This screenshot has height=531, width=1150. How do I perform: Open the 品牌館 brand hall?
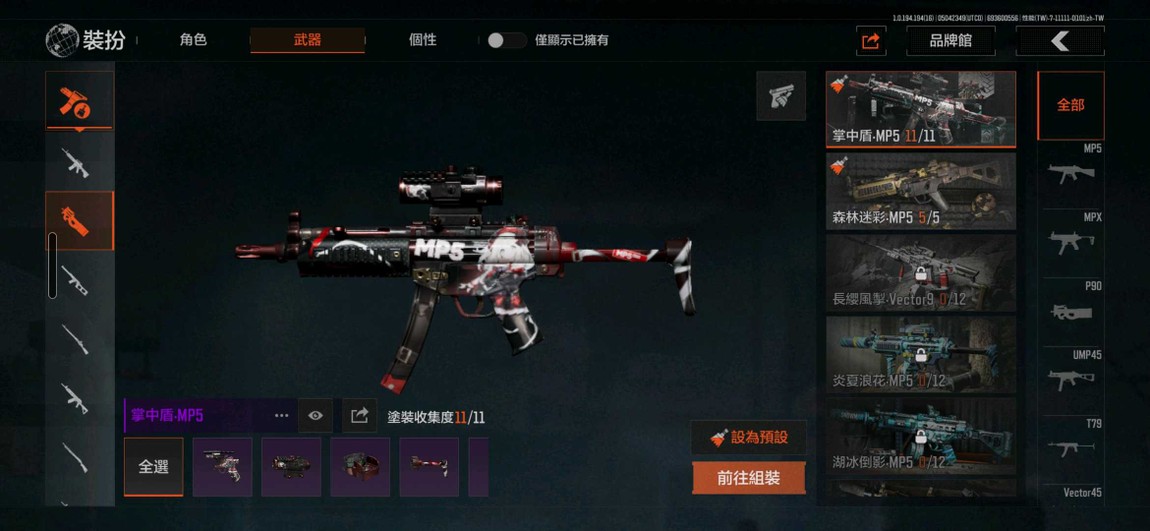tap(949, 41)
